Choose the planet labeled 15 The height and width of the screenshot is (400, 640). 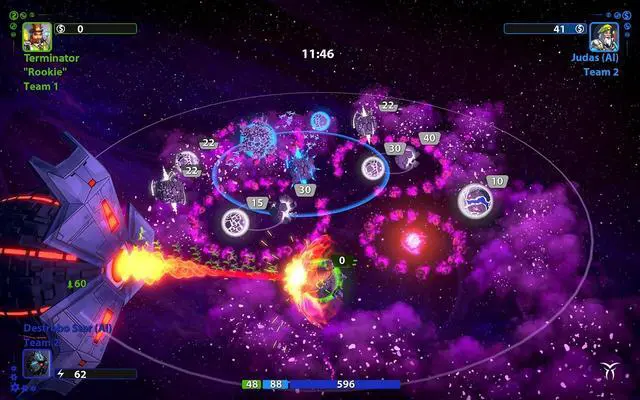237,221
